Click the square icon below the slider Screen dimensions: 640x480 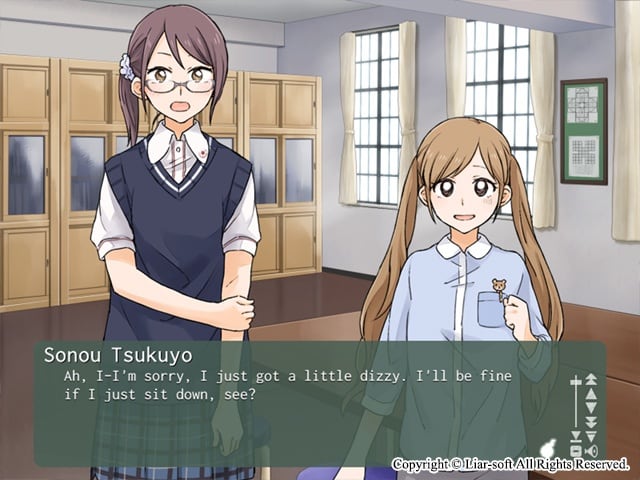click(x=576, y=451)
